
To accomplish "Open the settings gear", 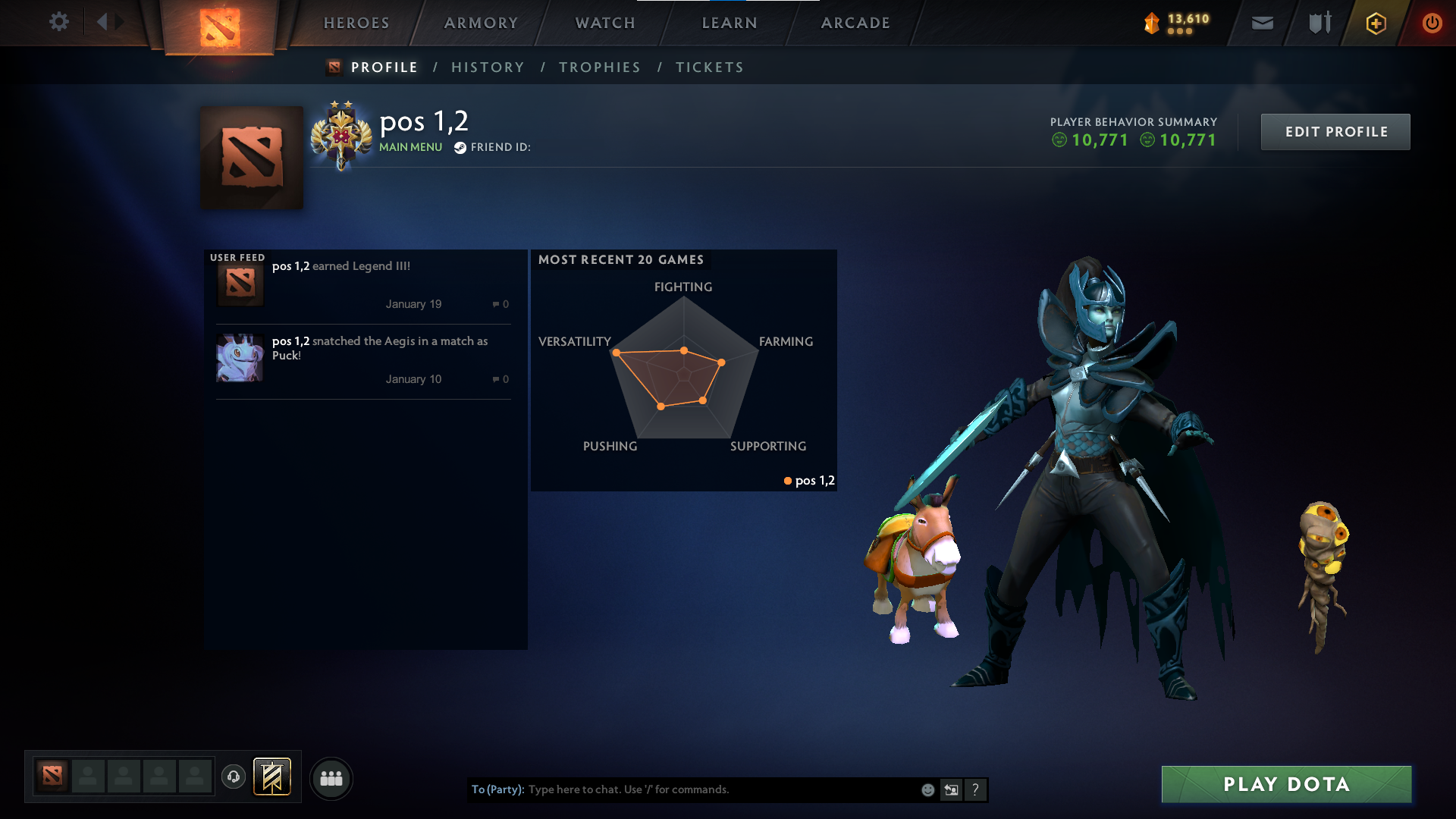I will pos(59,22).
